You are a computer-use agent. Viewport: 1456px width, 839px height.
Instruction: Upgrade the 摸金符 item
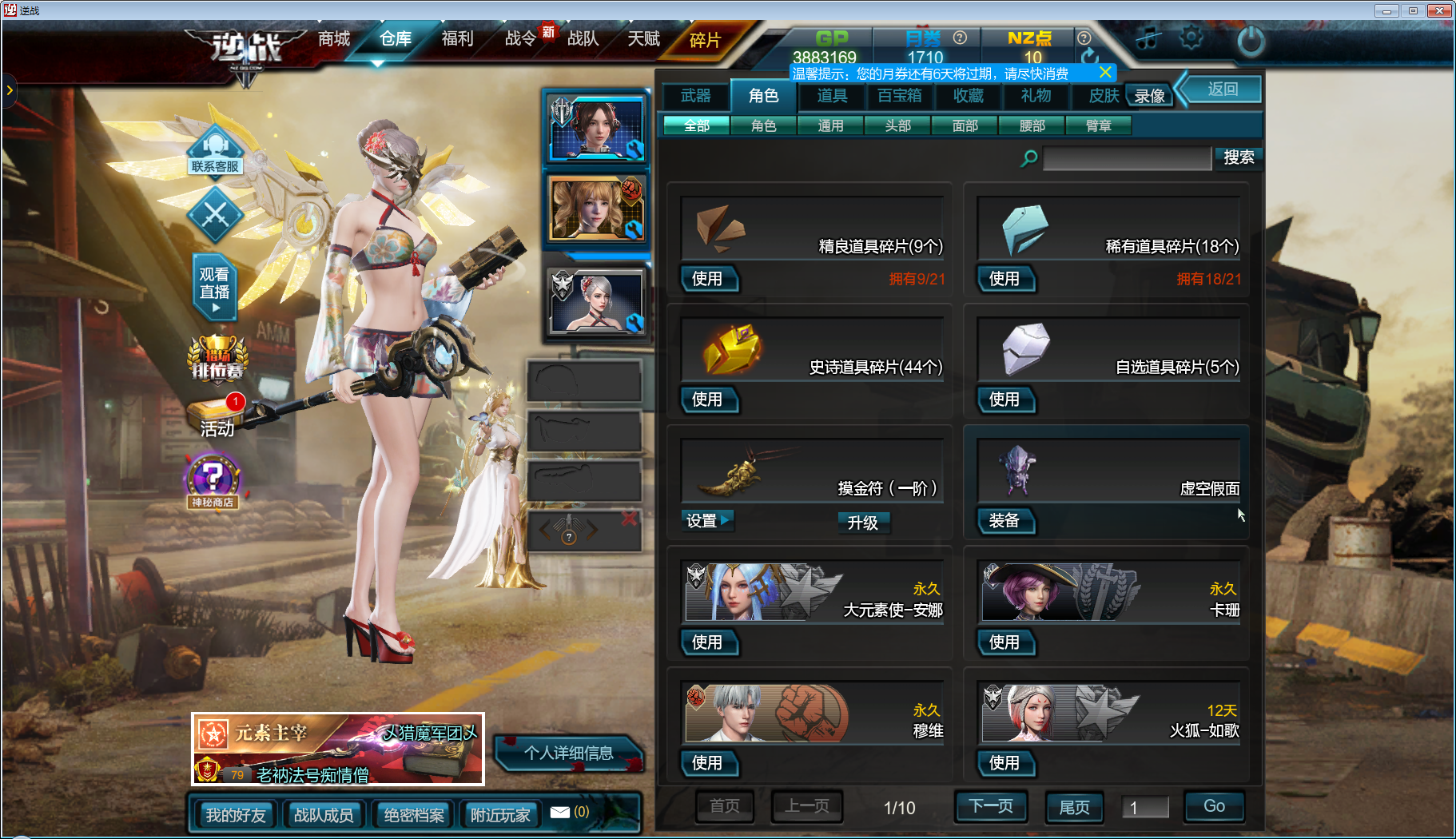click(x=862, y=523)
